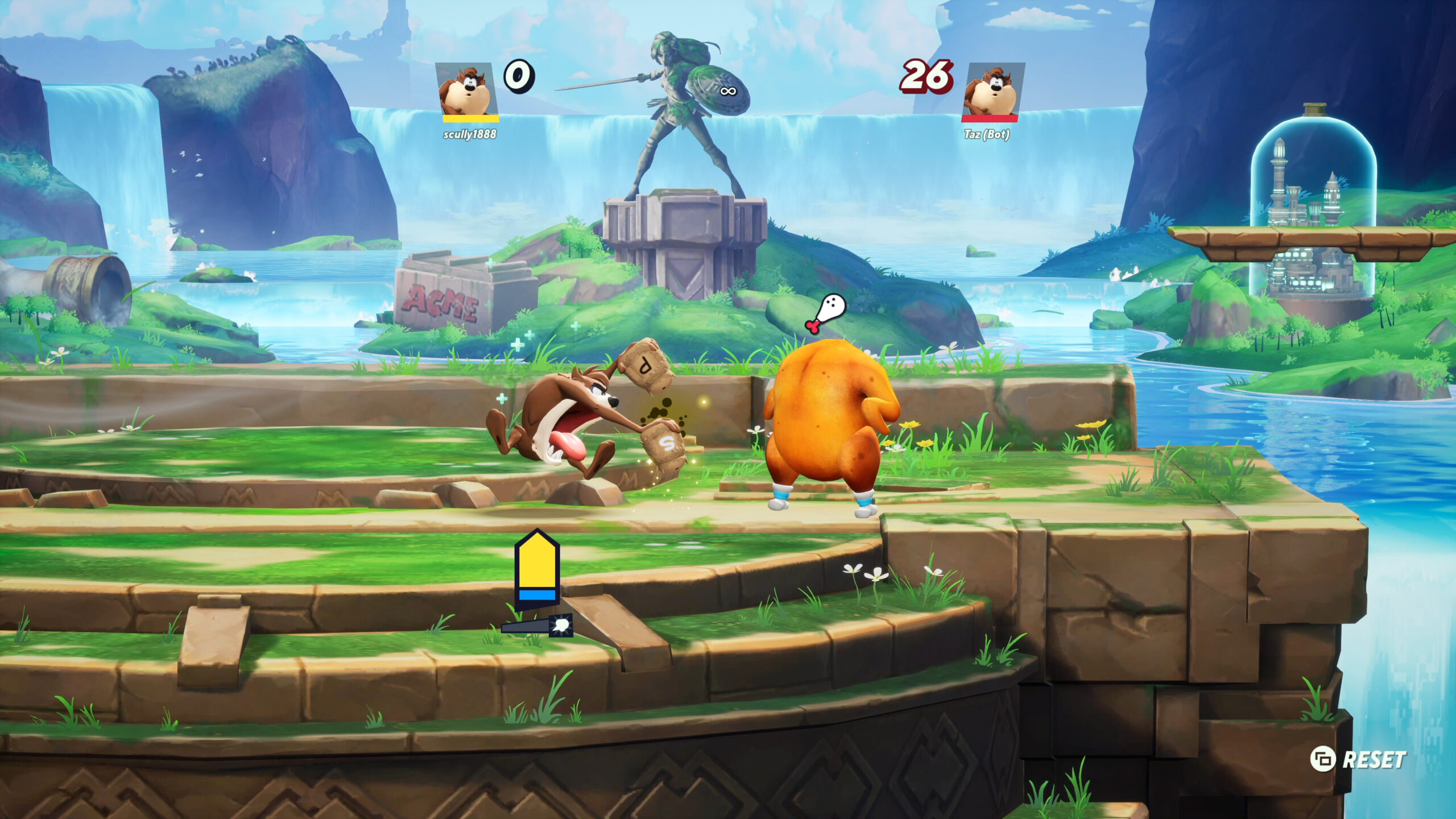Click scully1888's Taz player portrait
This screenshot has width=1456, height=819.
(x=467, y=91)
